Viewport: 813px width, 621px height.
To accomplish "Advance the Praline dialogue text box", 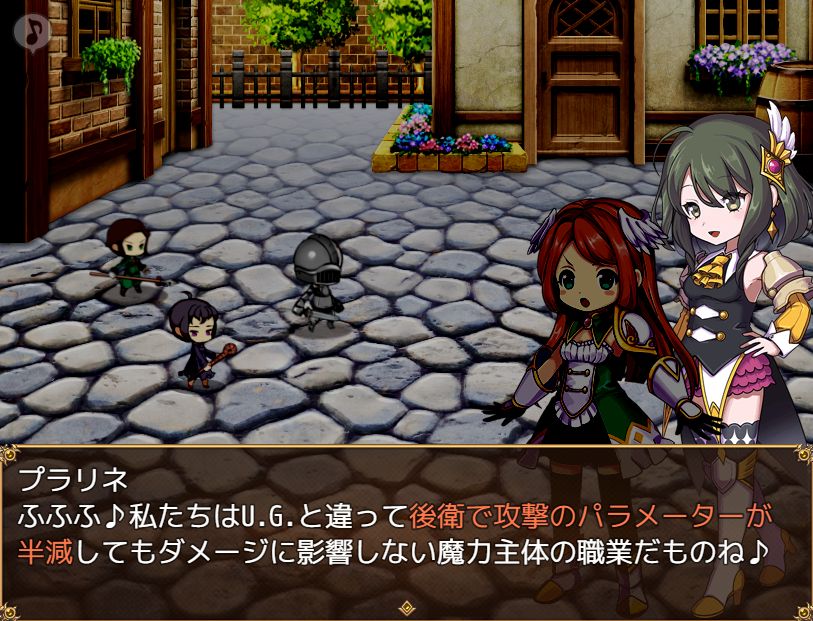I will (x=406, y=530).
